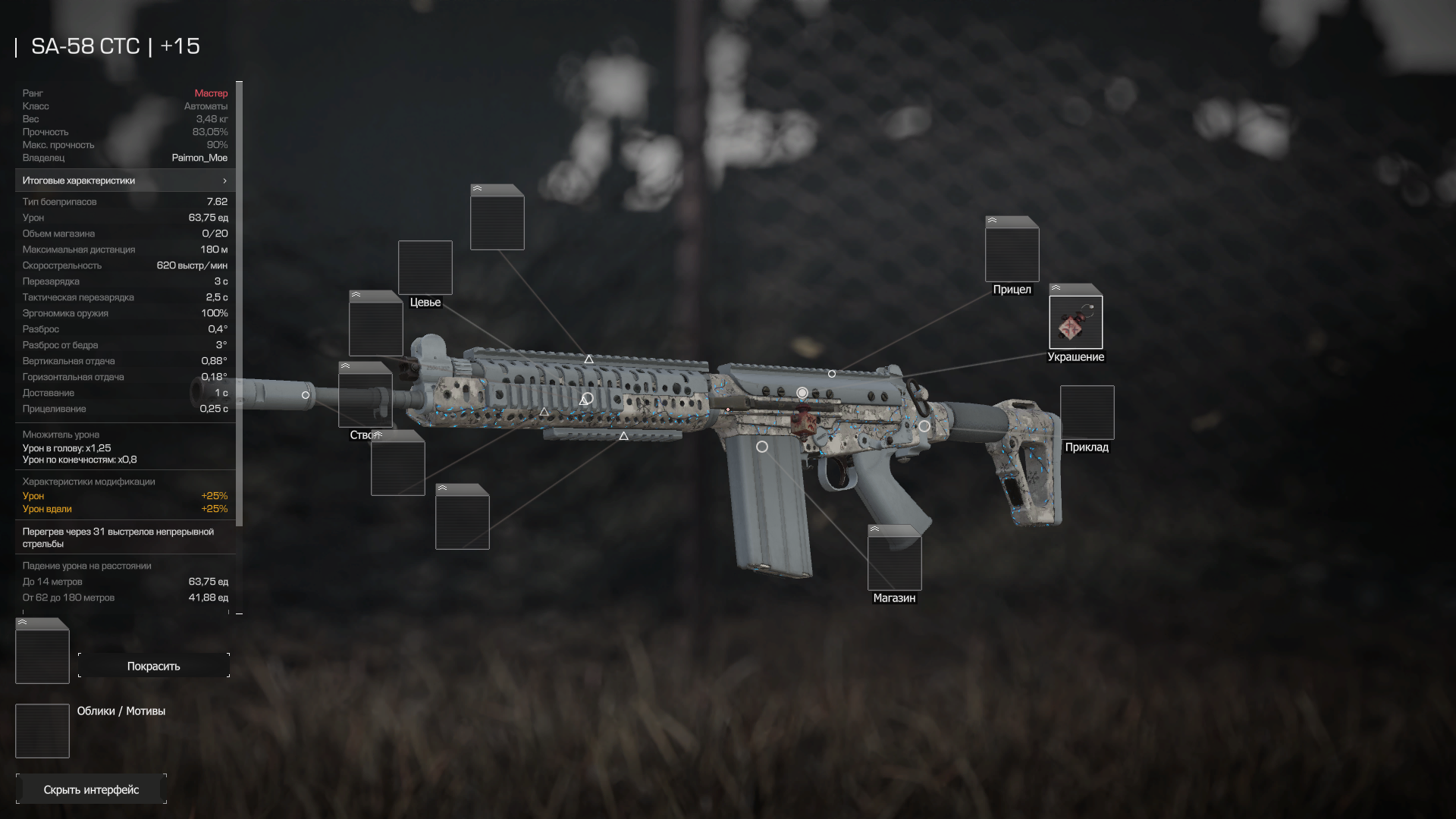Hide the interface with Скрыть интерфейс
Screen dimensions: 1456x819
coord(91,789)
